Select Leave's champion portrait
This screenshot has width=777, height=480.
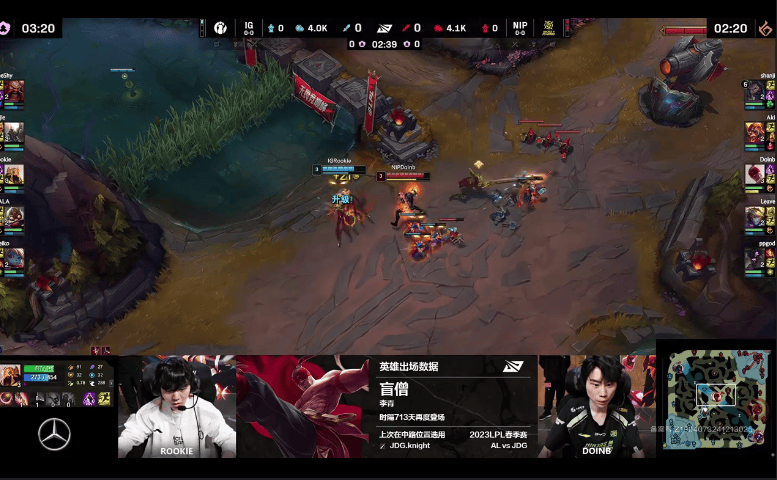coord(754,216)
